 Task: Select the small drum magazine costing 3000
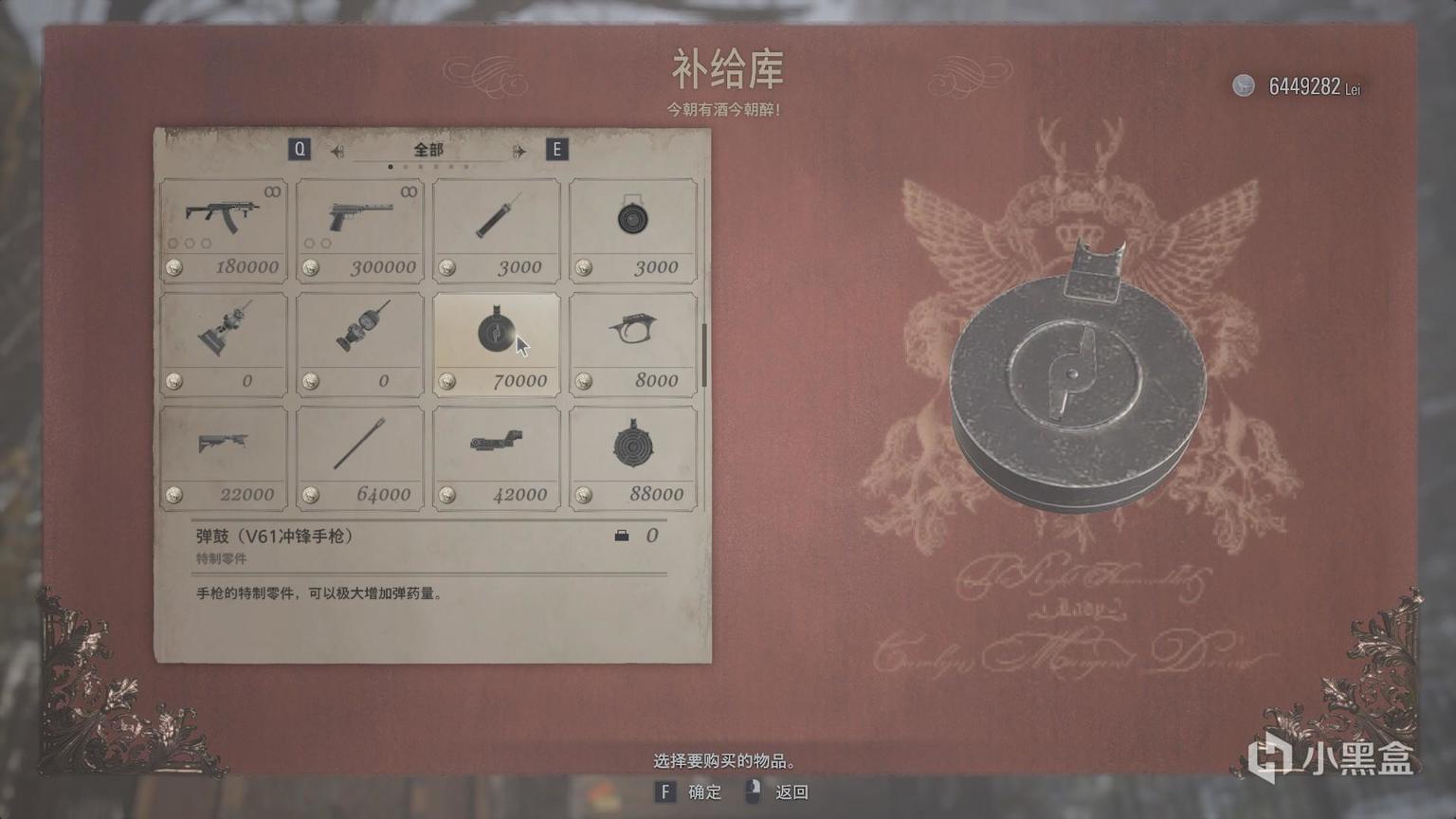pos(632,223)
